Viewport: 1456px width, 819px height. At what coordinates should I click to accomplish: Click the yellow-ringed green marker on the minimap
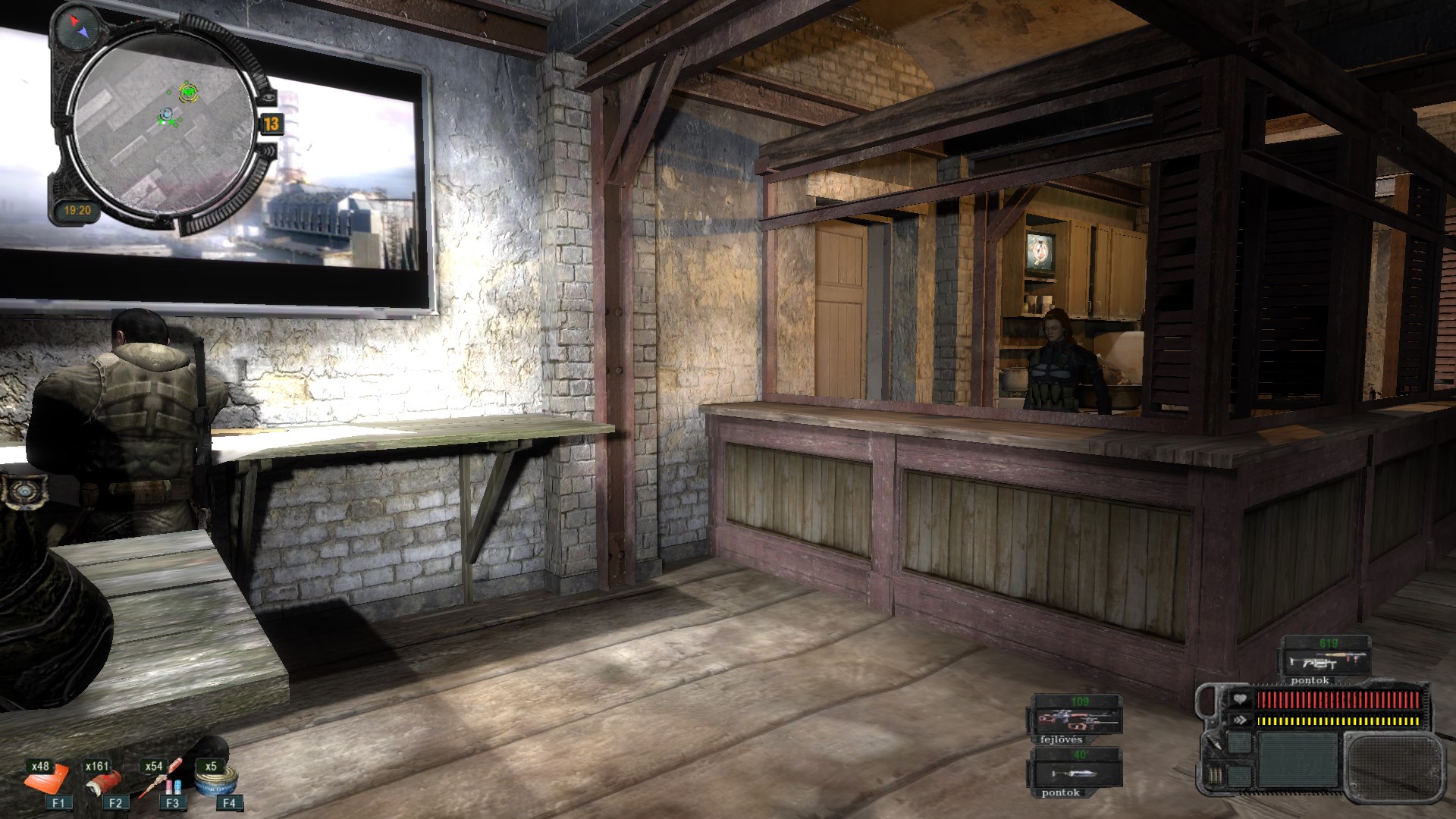click(187, 93)
